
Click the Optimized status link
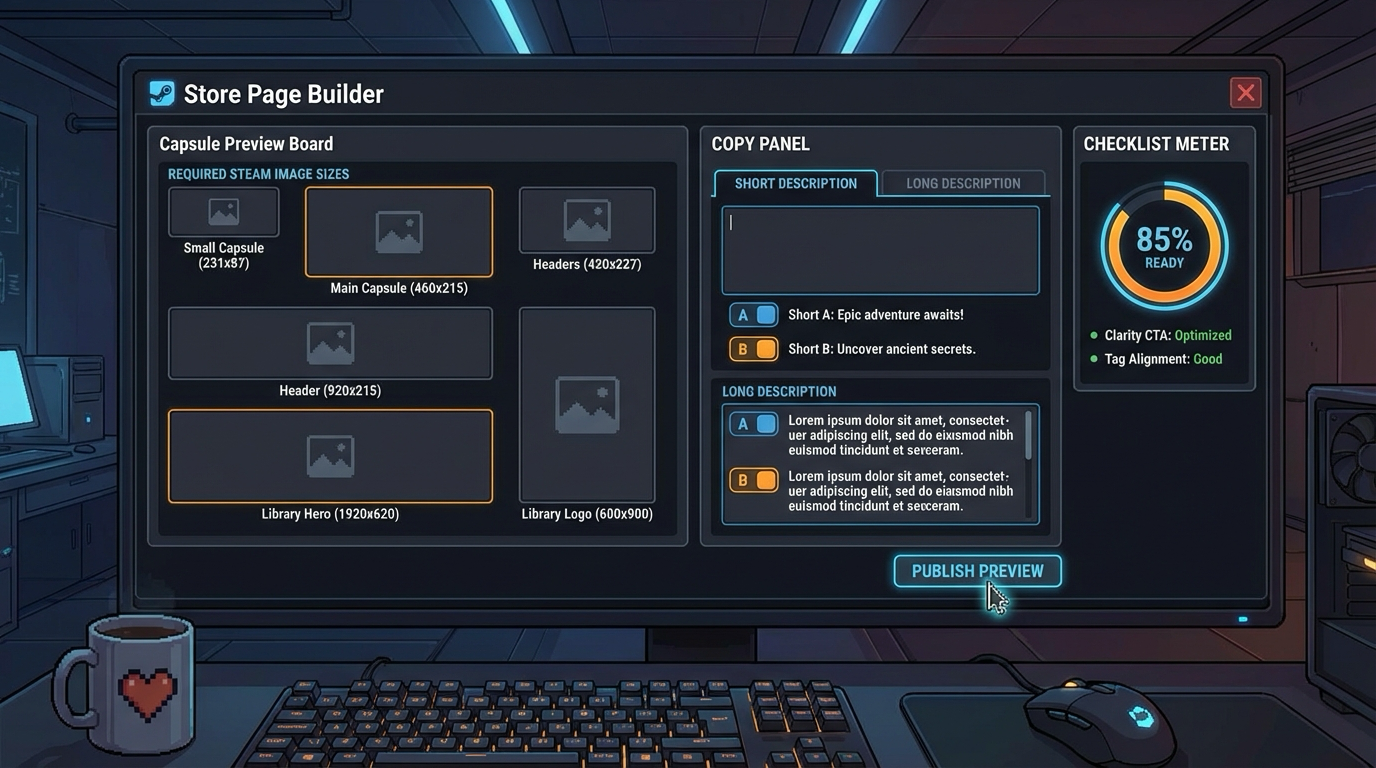point(1202,337)
